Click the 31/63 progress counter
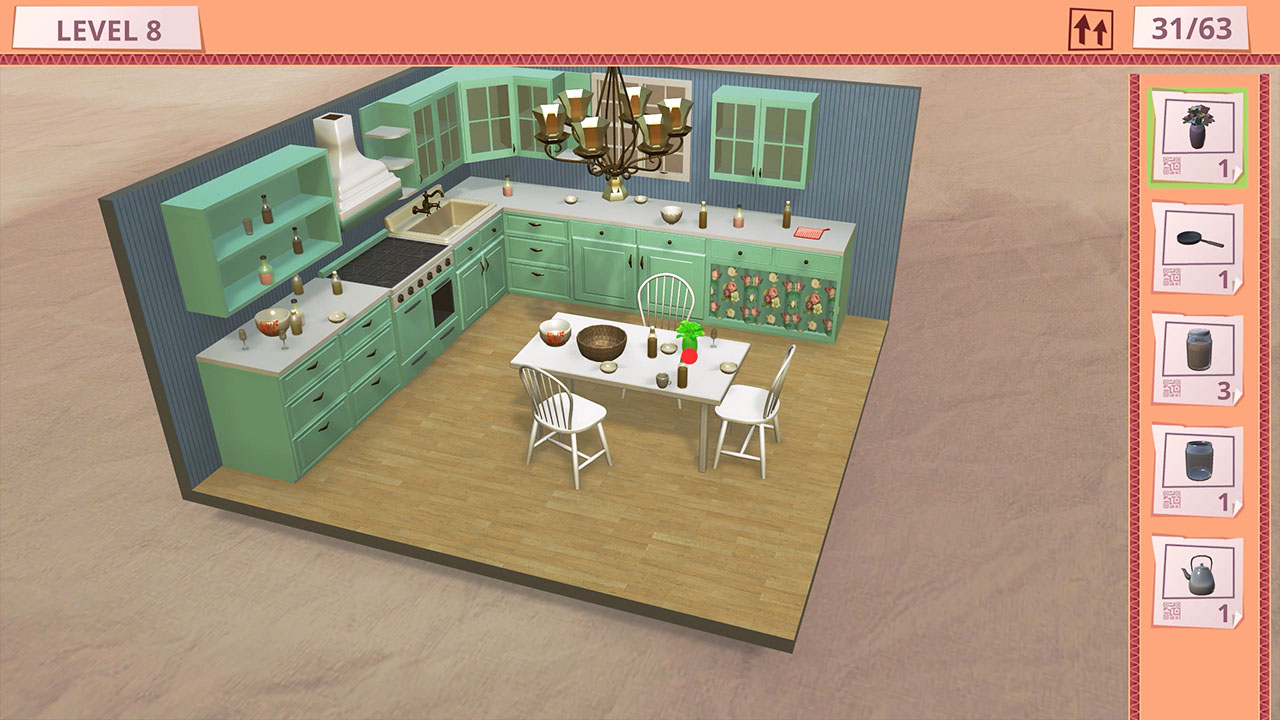 (1192, 28)
